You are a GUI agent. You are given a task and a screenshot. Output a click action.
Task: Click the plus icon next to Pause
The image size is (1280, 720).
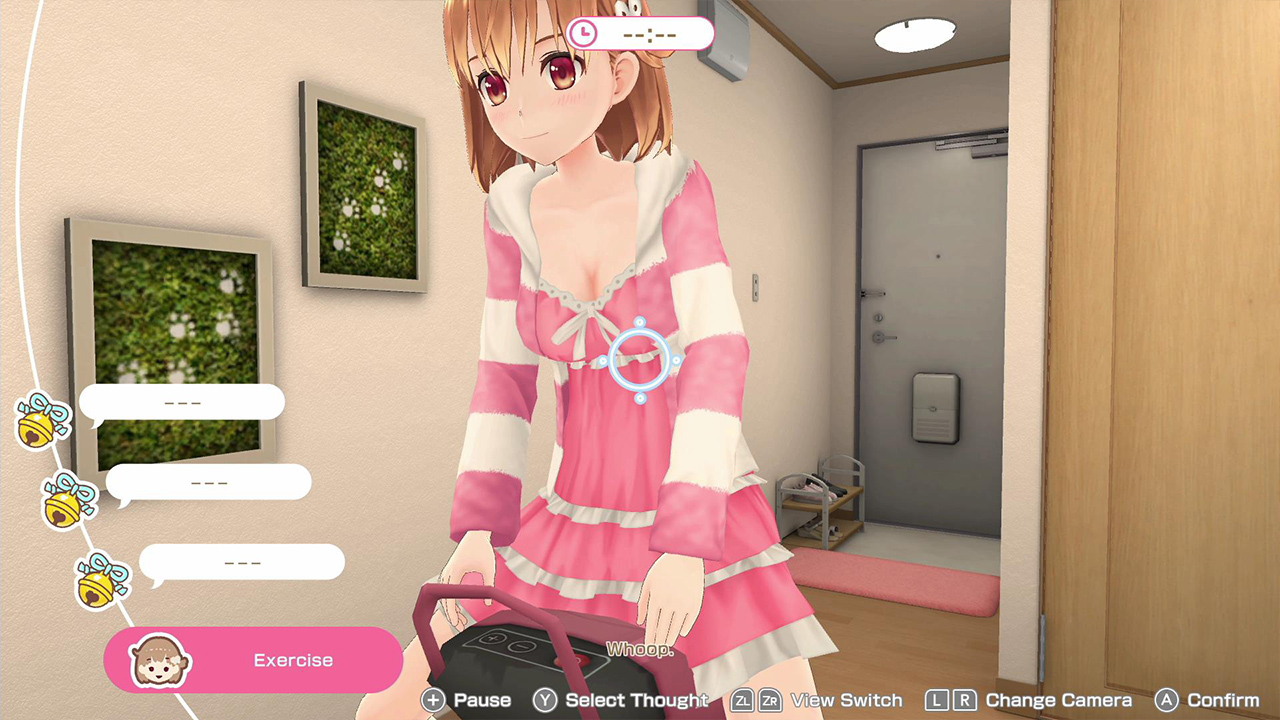(x=434, y=700)
